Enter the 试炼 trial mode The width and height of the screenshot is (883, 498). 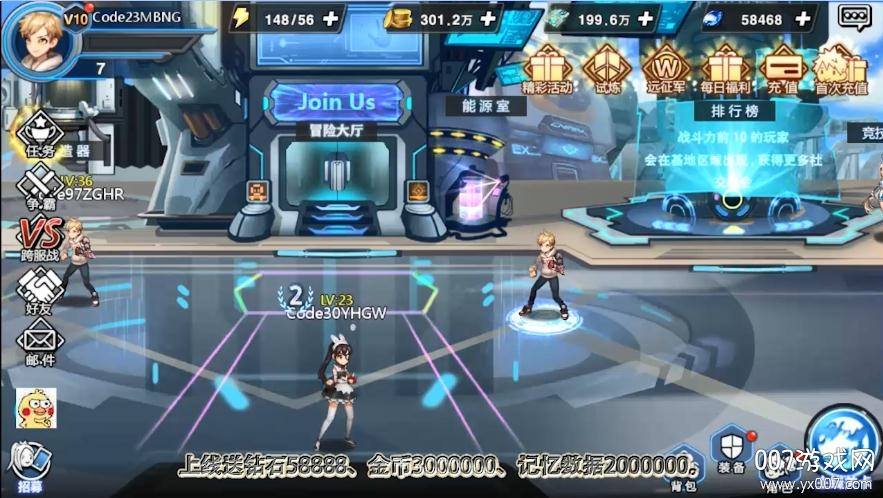point(604,69)
